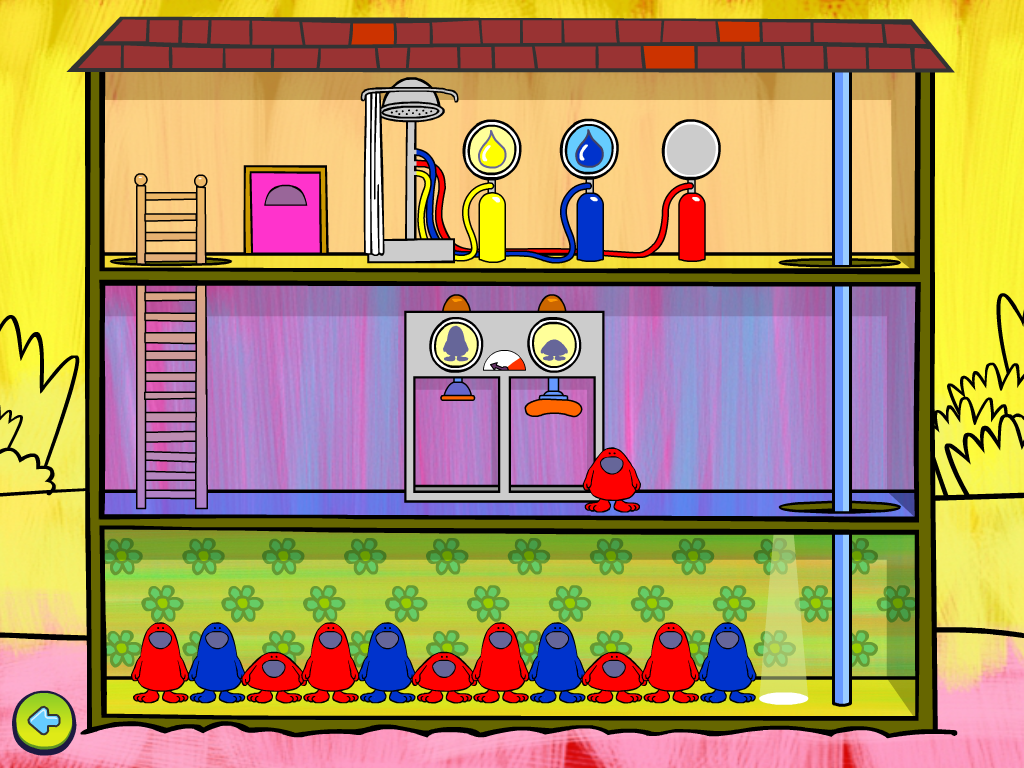Viewport: 1024px width, 768px height.
Task: Select the yellow paint drop gauge
Action: [492, 149]
